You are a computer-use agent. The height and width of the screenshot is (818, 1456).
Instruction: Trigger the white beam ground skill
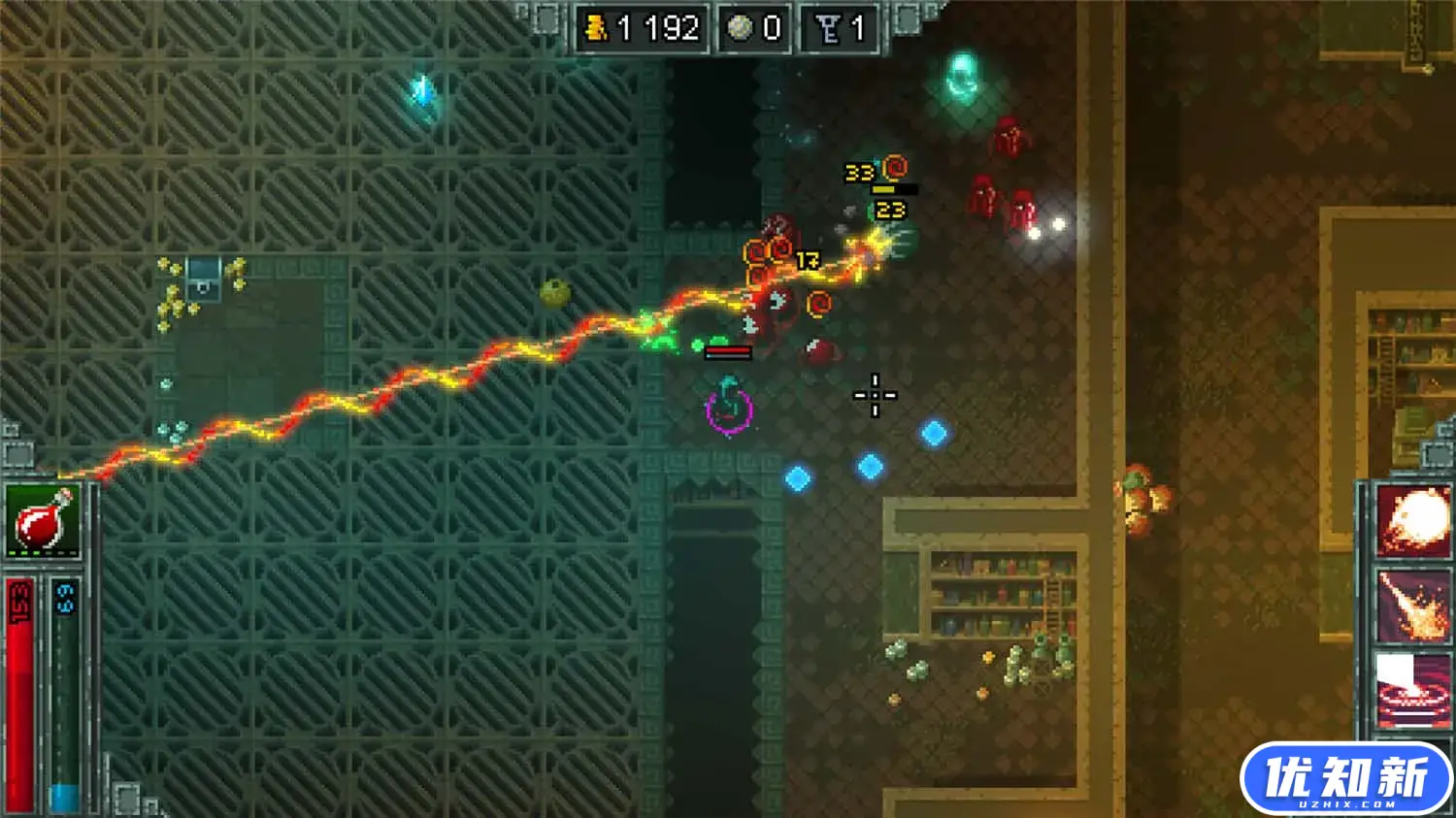coord(1413,688)
